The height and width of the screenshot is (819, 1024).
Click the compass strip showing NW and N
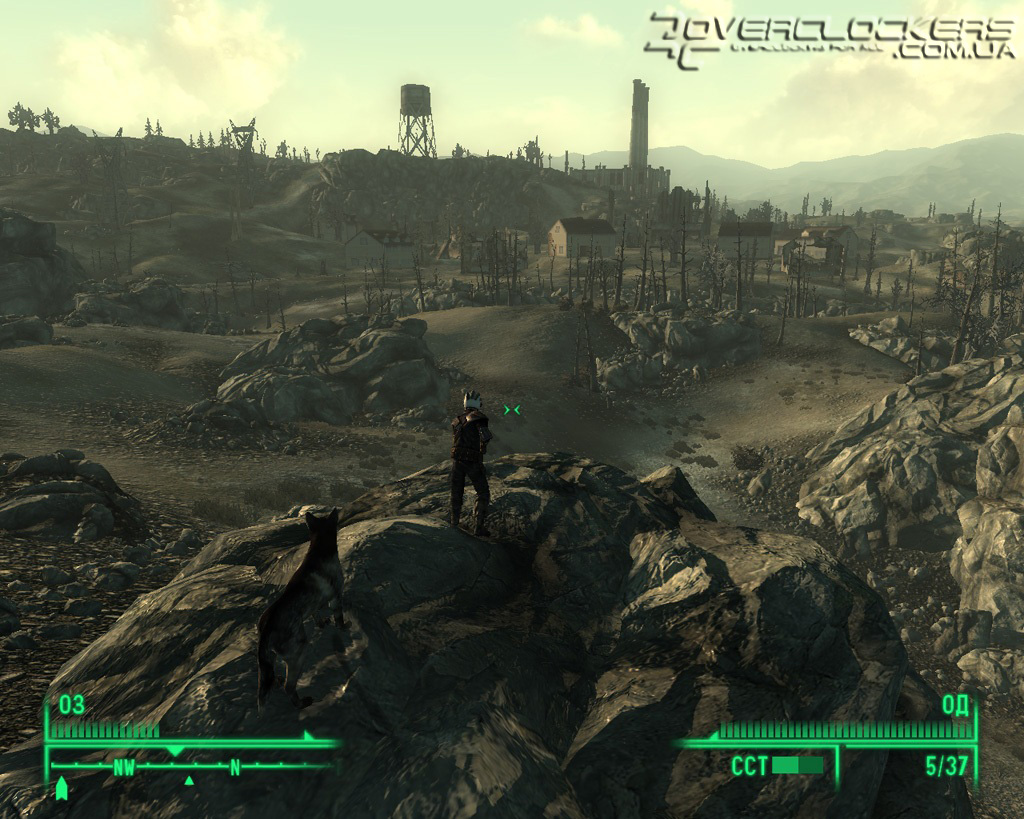[190, 767]
